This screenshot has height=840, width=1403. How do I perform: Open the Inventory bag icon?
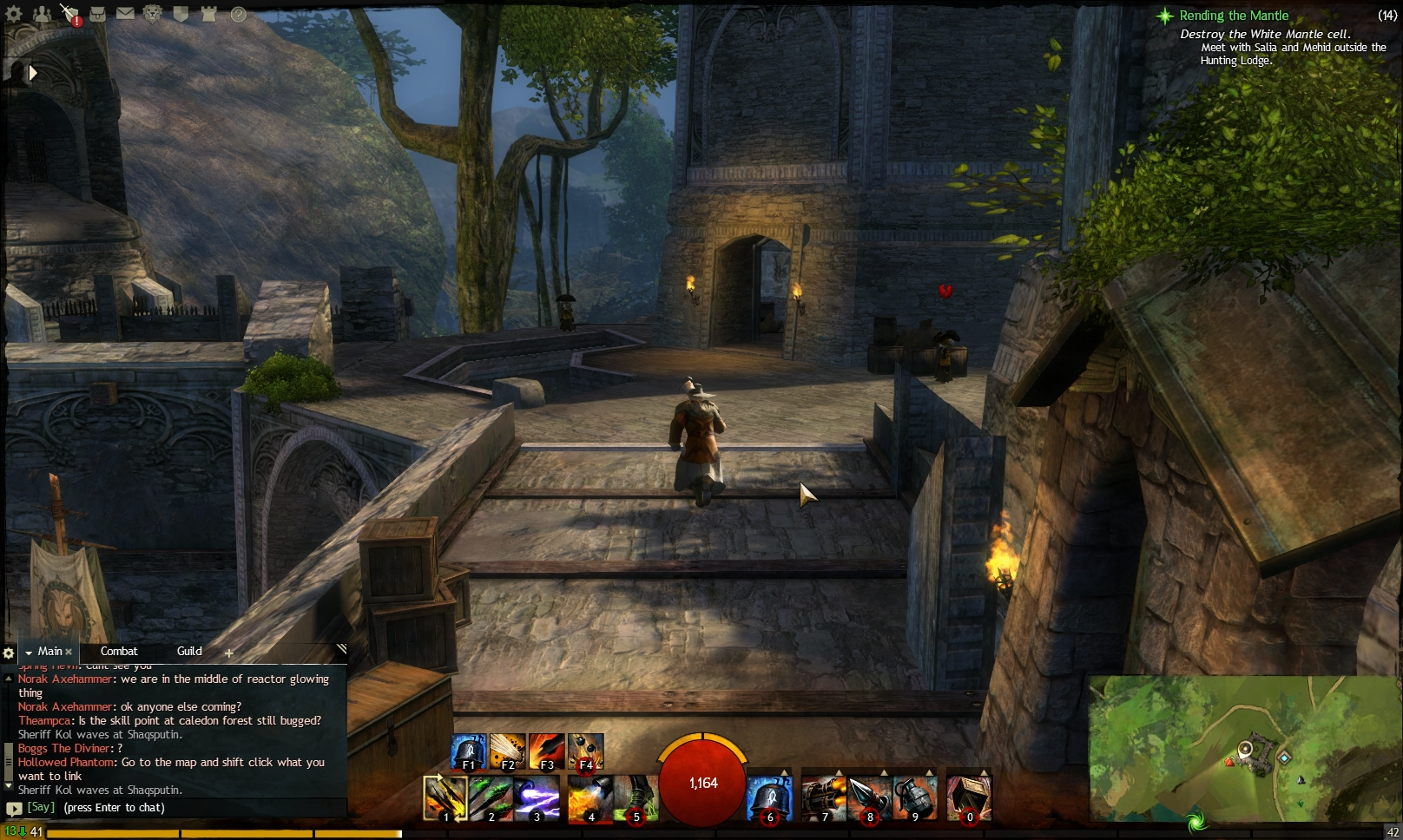(x=97, y=14)
